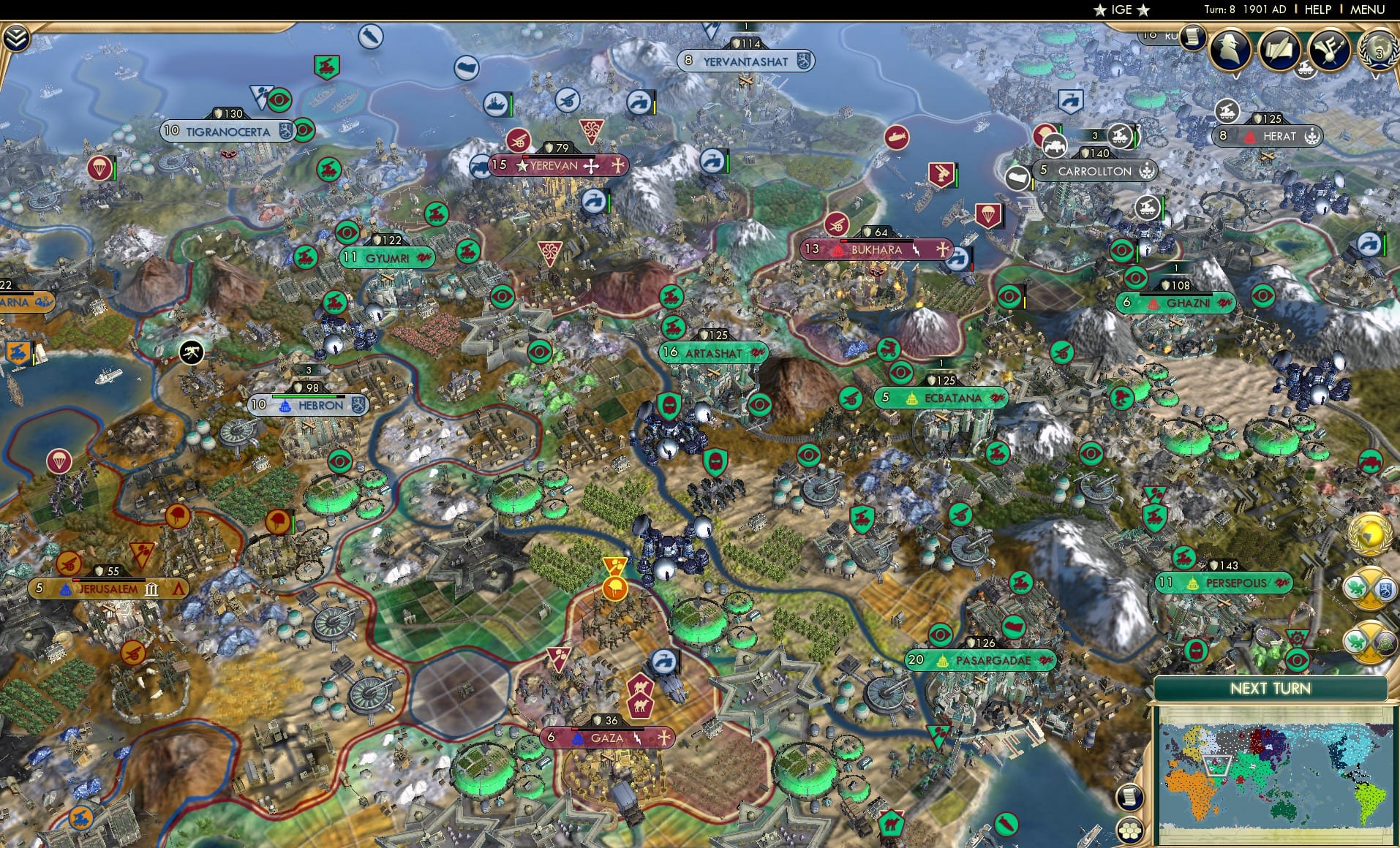Click the honeycomb icon below the minimap
This screenshot has height=848, width=1400.
tap(1129, 830)
